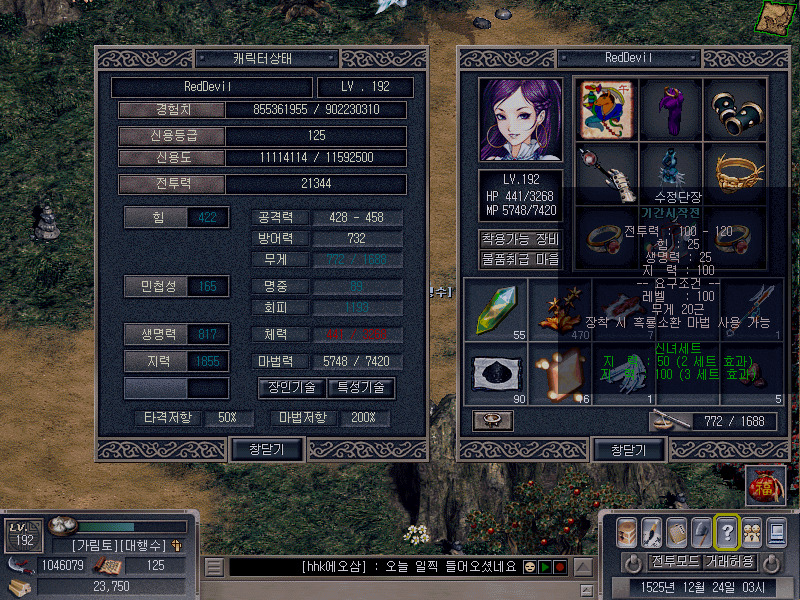This screenshot has width=800, height=600.
Task: Toggle 거래허용 trade permission
Action: pos(730,561)
